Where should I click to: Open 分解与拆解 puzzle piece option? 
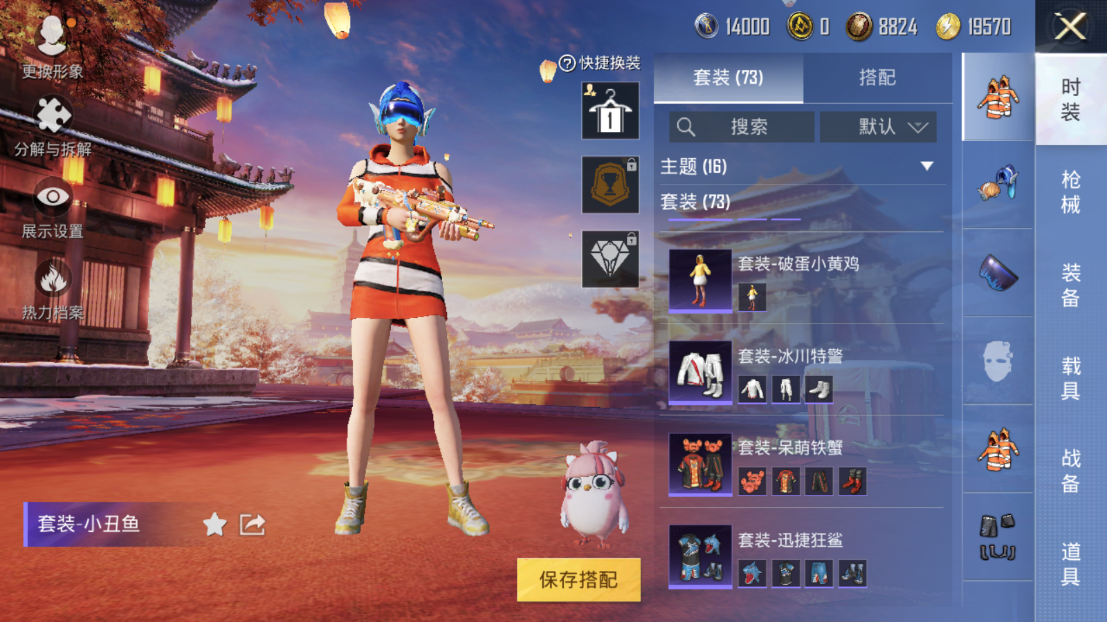(x=53, y=126)
